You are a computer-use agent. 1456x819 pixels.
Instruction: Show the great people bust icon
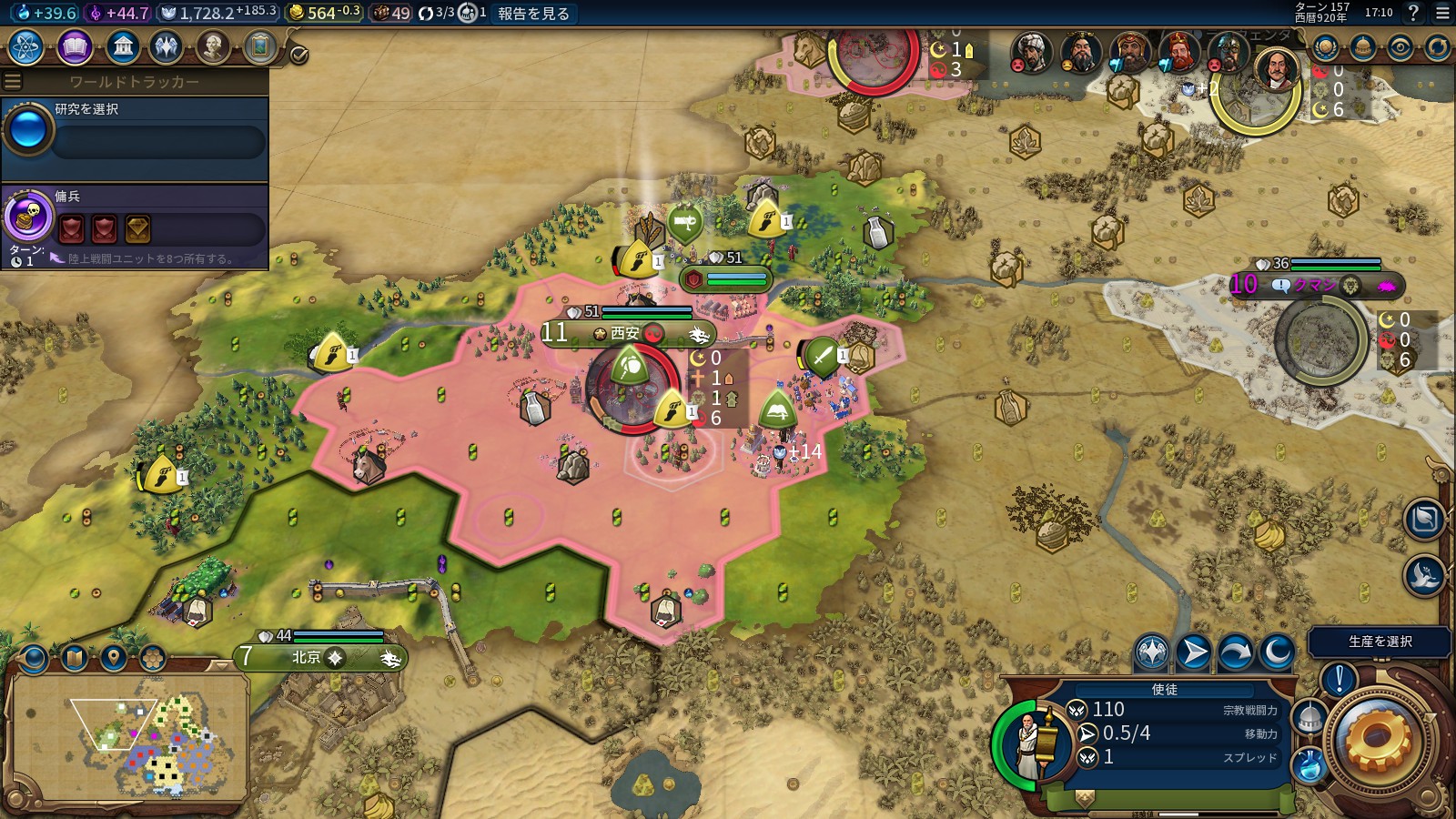pyautogui.click(x=213, y=47)
